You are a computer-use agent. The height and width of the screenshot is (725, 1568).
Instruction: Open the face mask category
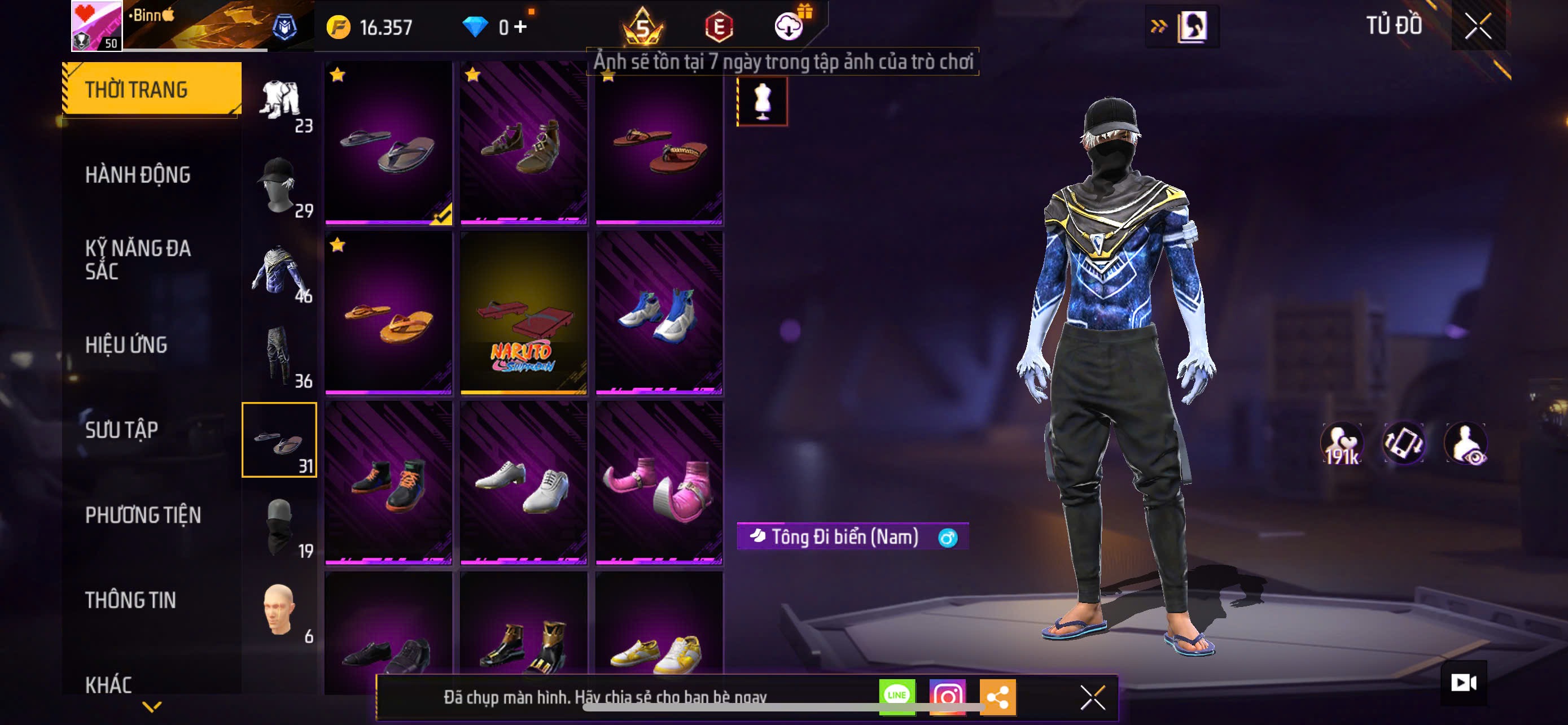(280, 526)
